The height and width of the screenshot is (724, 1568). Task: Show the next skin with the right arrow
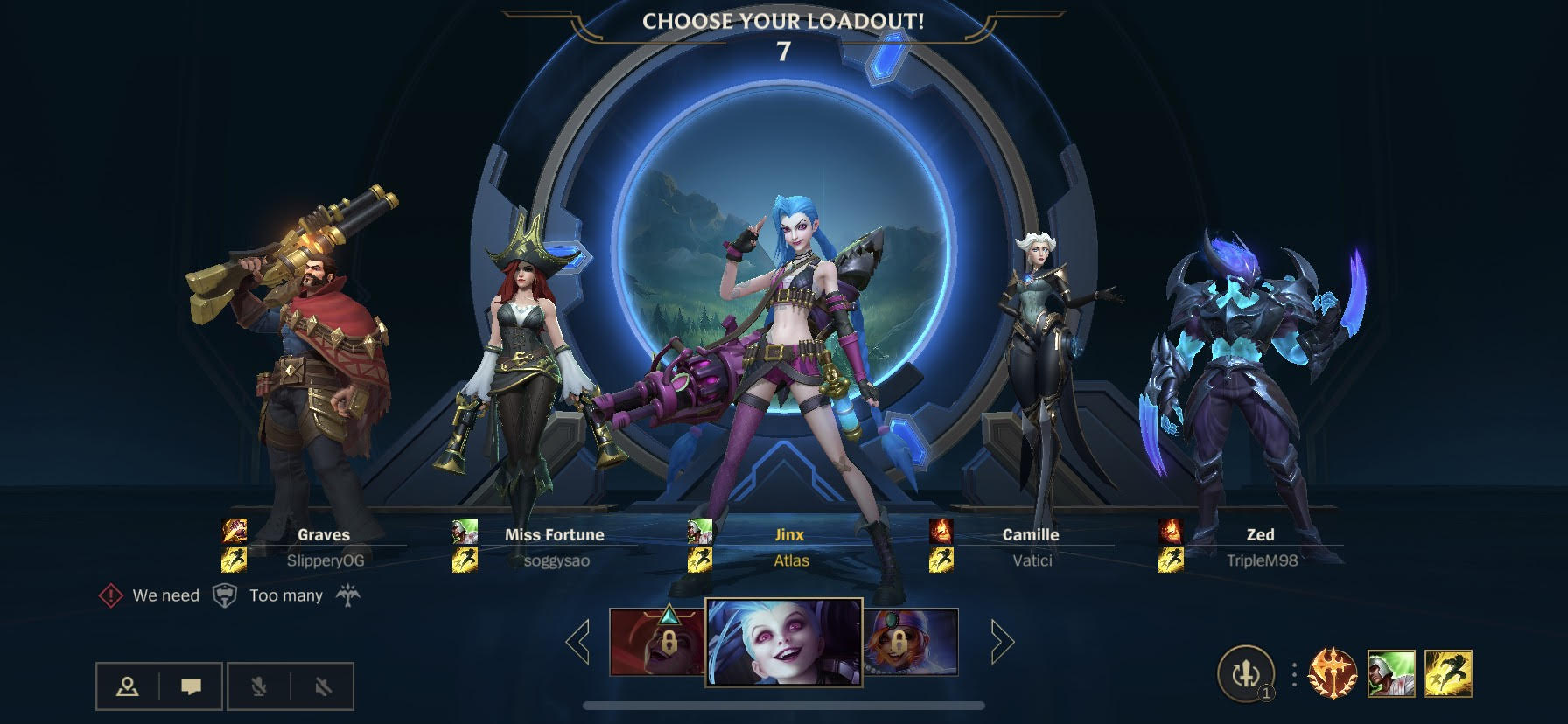click(x=1001, y=643)
